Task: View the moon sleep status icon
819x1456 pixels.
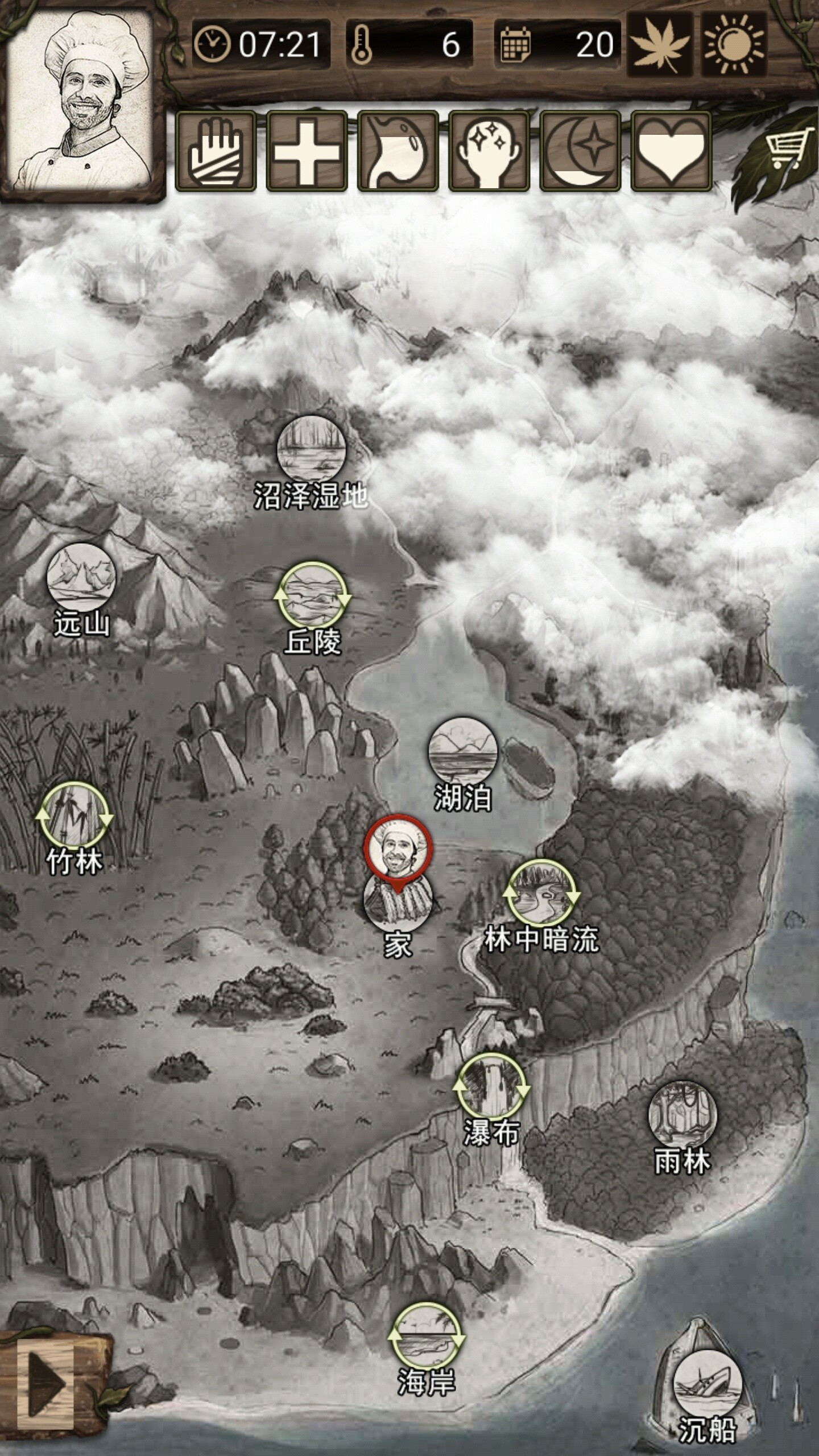Action: point(580,151)
